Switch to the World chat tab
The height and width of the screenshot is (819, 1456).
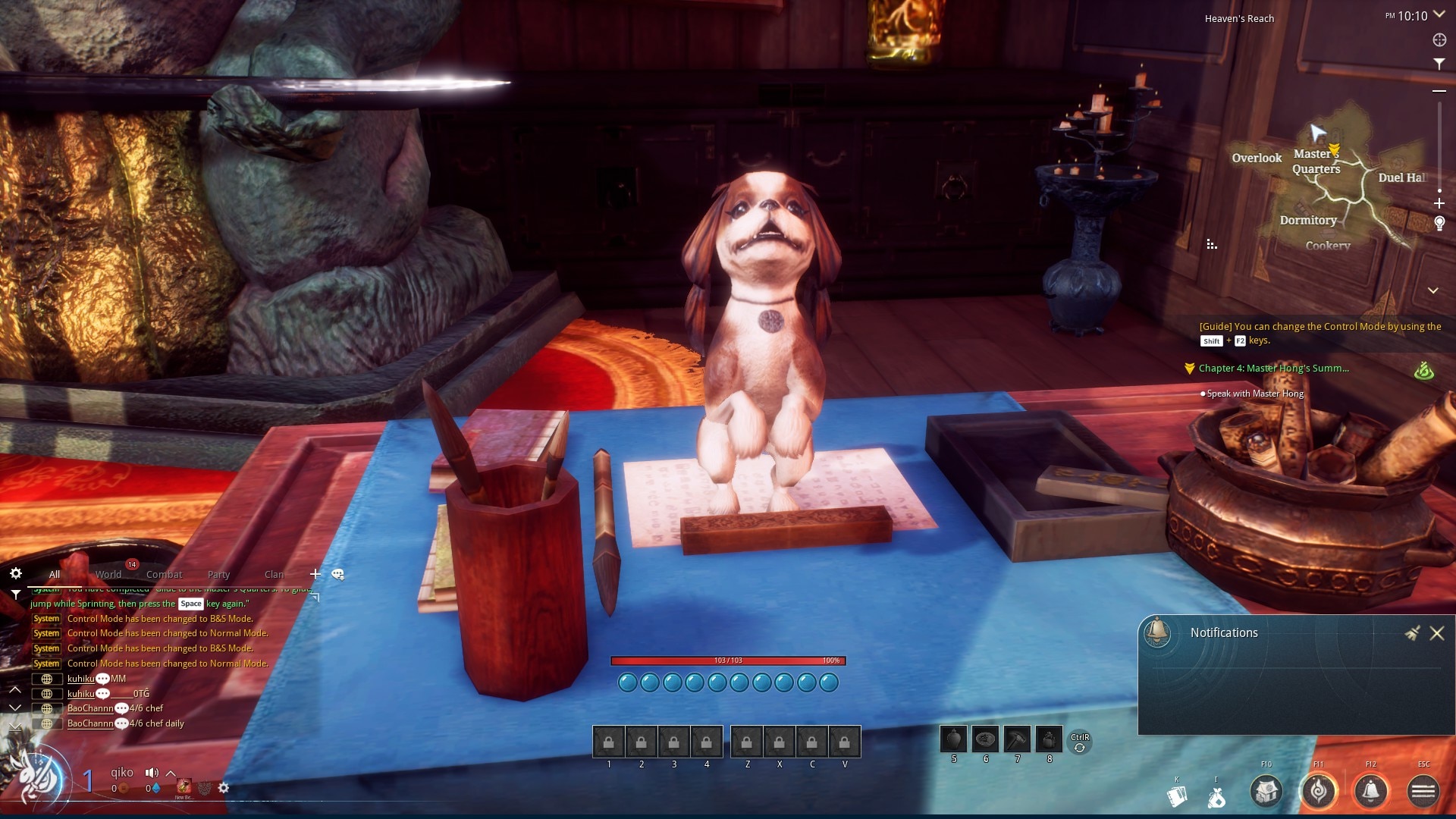108,574
